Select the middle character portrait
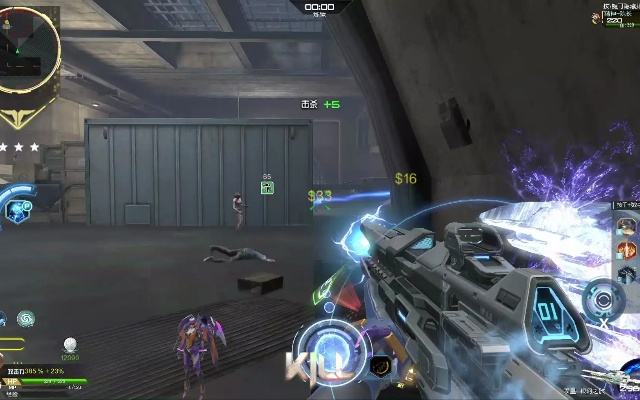This screenshot has height=400, width=640. [626, 248]
